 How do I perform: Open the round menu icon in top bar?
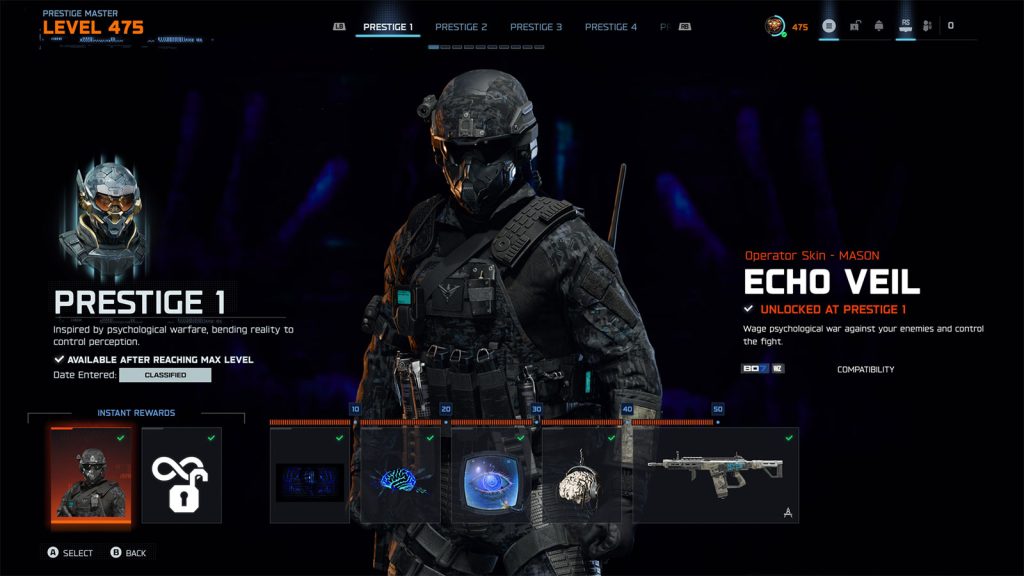pos(829,26)
